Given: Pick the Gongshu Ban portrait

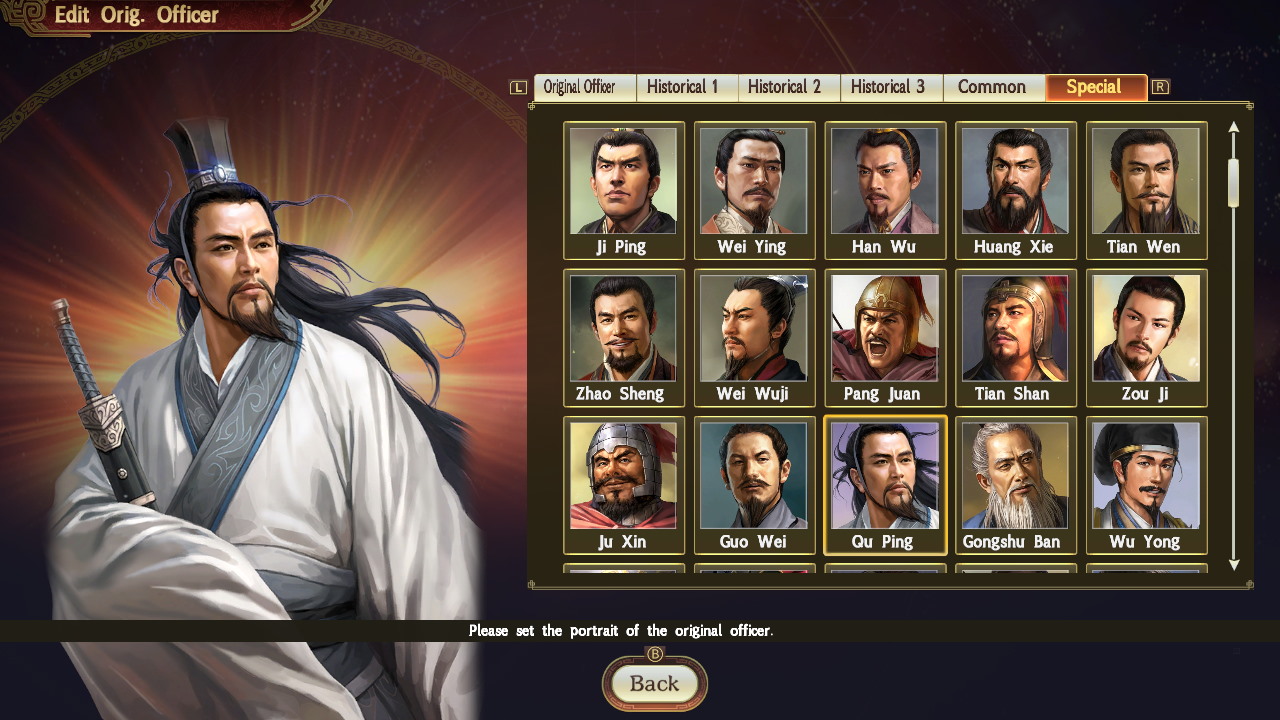Looking at the screenshot, I should pos(1016,485).
